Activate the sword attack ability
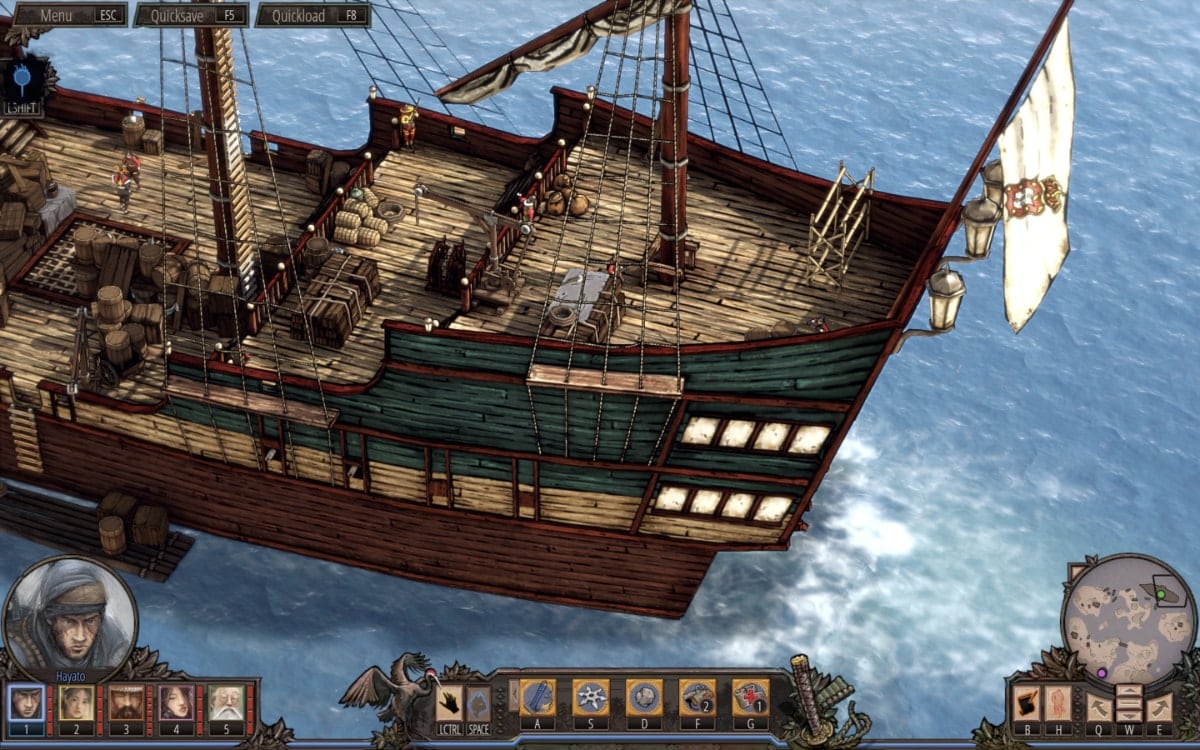The image size is (1200, 750). [x=537, y=697]
